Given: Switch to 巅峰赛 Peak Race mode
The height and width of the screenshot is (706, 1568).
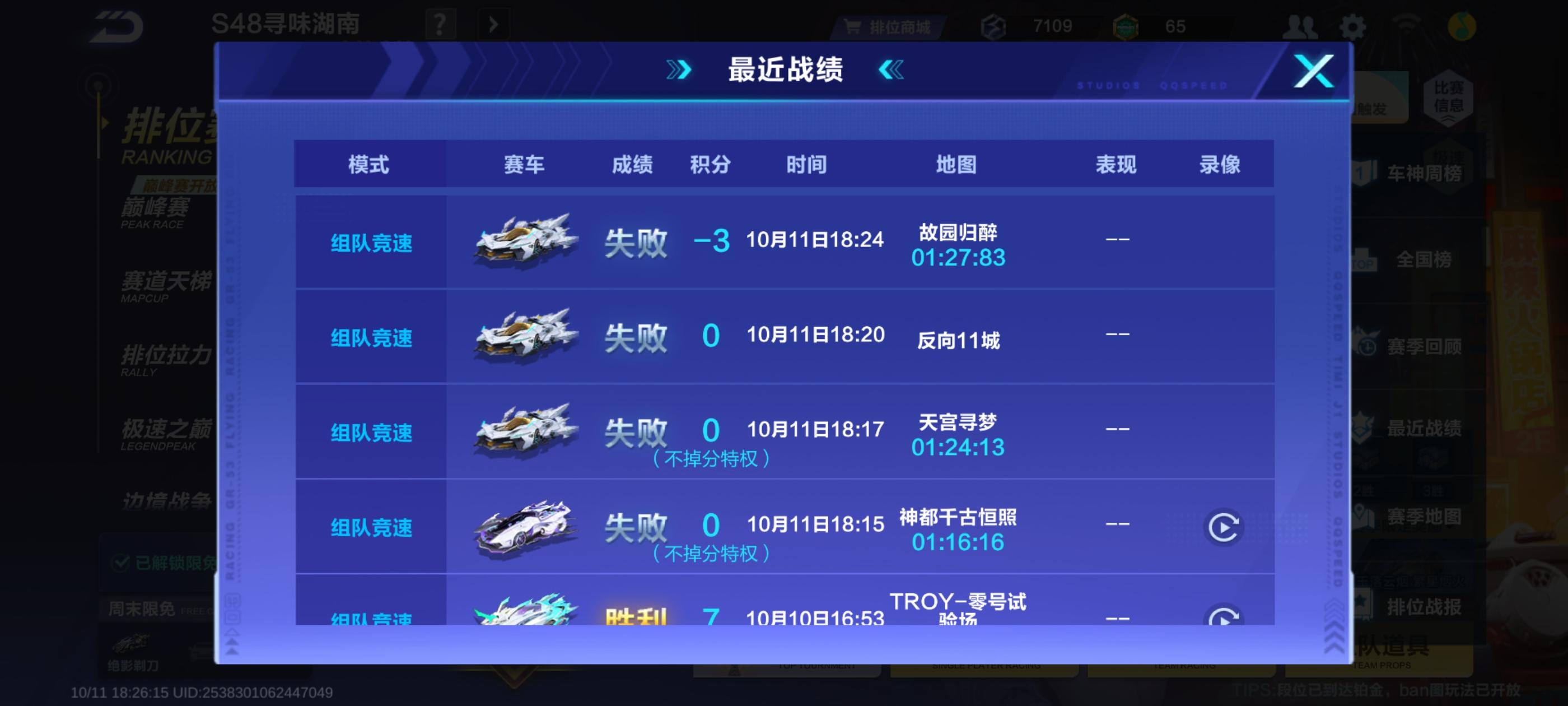Looking at the screenshot, I should (153, 211).
